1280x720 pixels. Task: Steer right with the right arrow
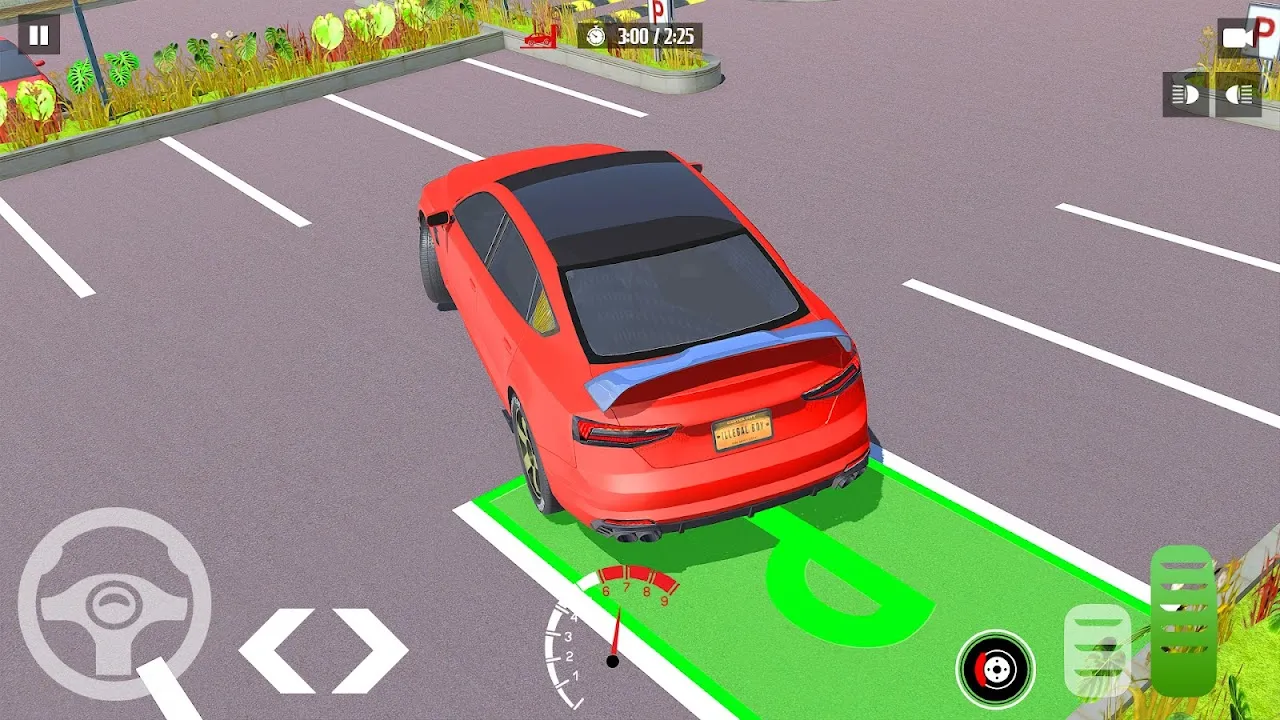click(370, 650)
